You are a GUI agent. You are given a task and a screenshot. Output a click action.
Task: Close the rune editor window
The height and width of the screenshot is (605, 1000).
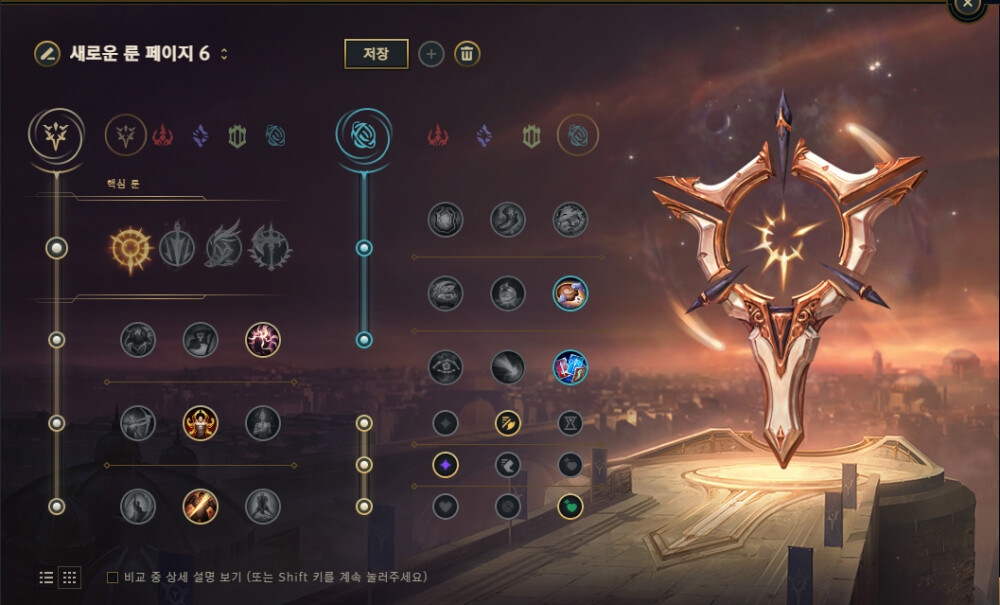[x=967, y=5]
